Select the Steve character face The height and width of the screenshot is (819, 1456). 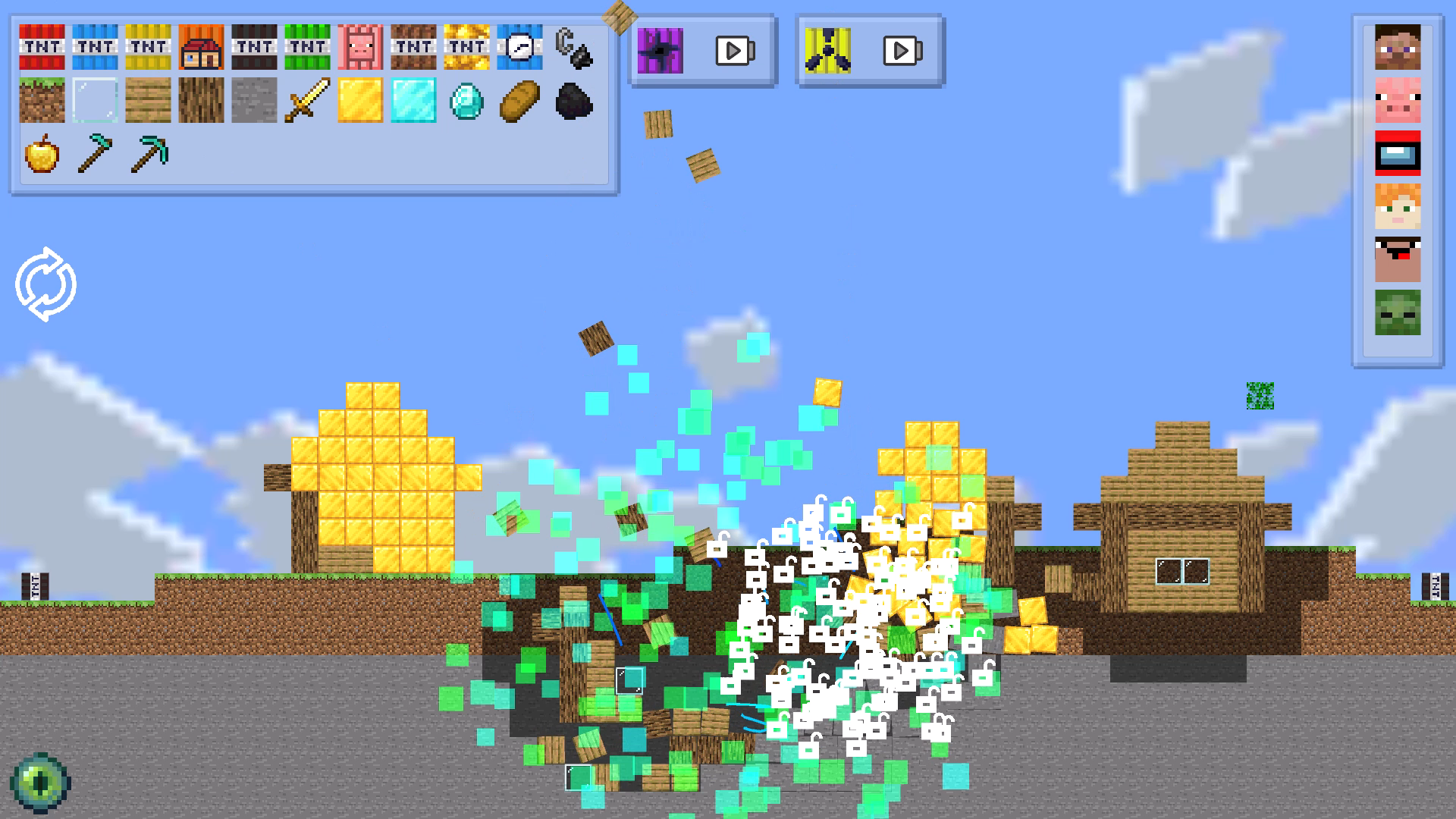click(1399, 48)
